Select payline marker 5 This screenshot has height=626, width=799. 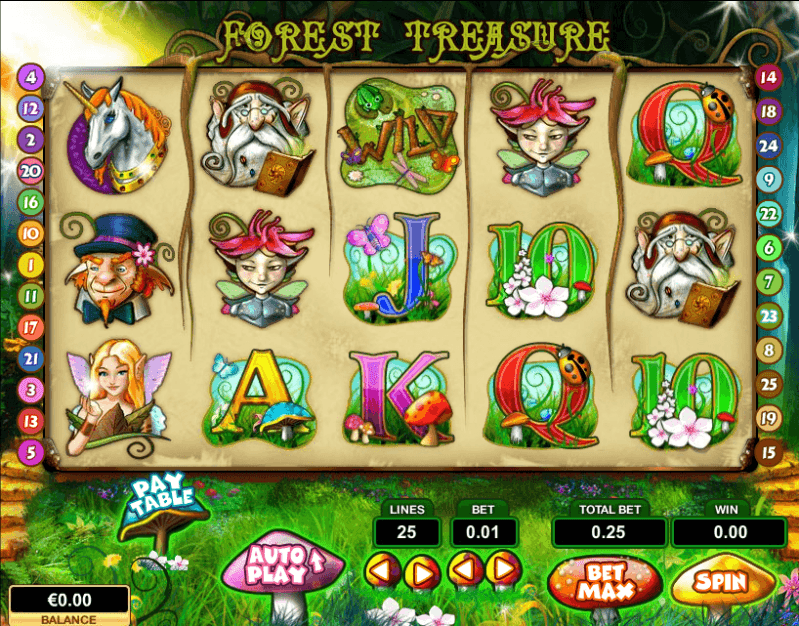point(30,451)
